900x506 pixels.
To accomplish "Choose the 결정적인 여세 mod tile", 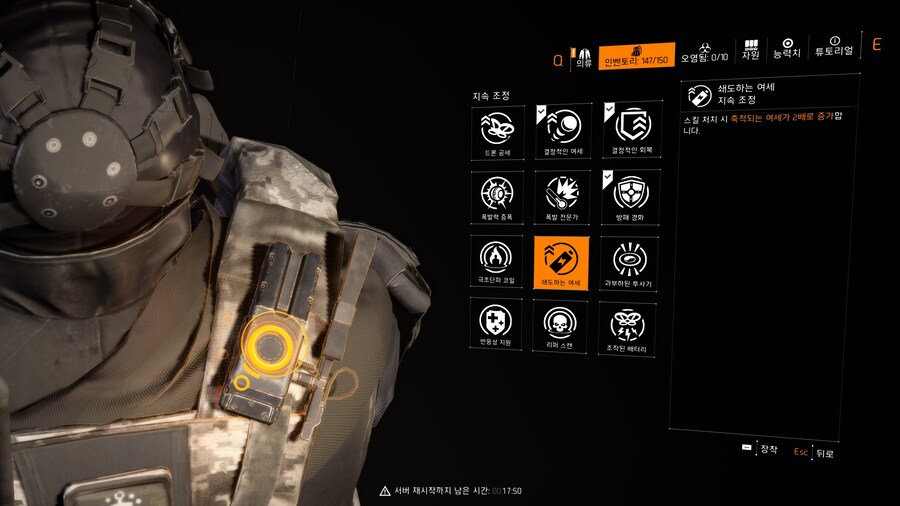I will 561,130.
